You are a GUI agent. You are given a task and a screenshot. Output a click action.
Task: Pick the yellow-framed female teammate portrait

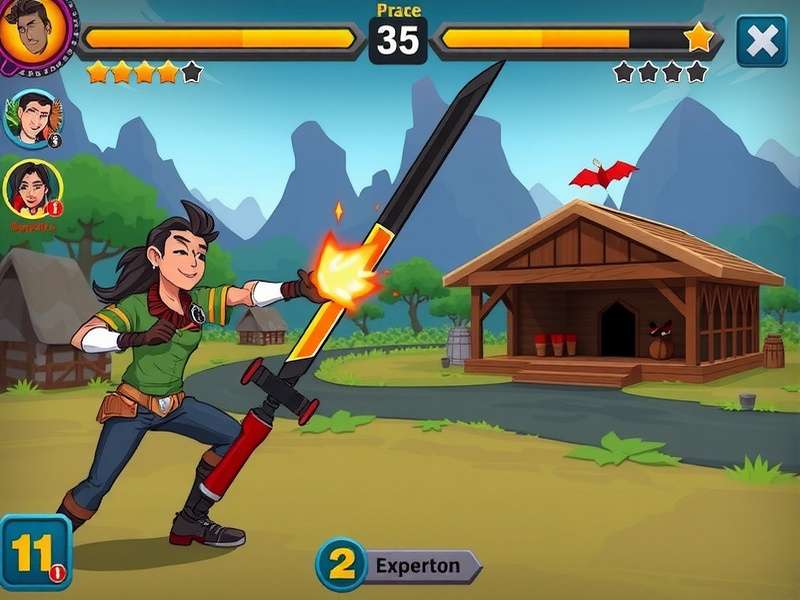point(32,188)
